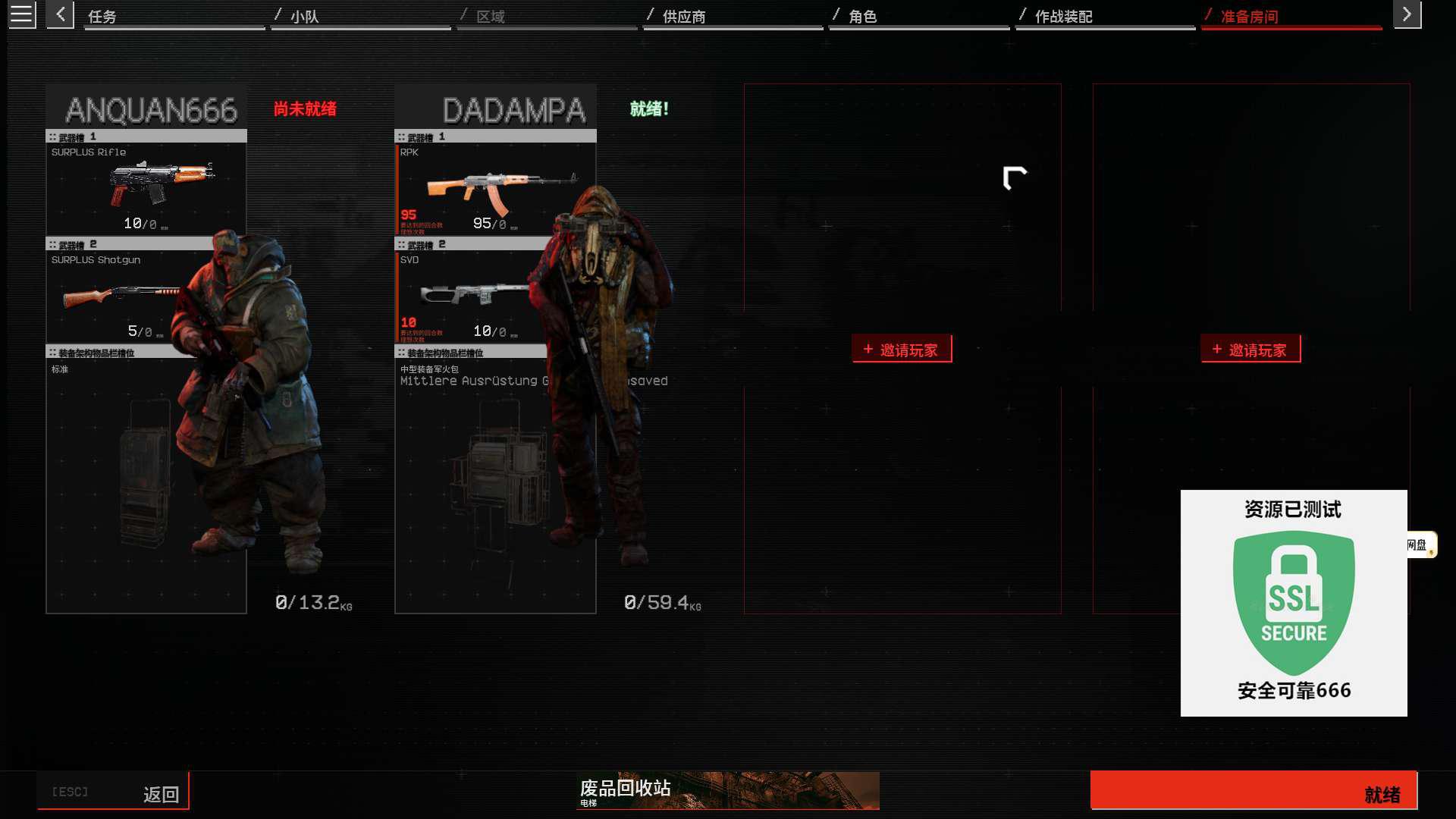This screenshot has height=819, width=1456.
Task: Click the 返回 back button
Action: click(x=113, y=792)
